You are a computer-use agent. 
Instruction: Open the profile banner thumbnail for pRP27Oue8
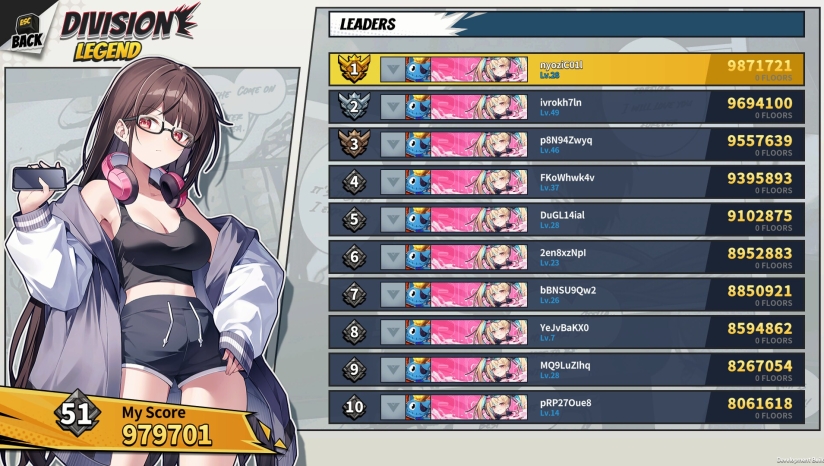tap(466, 408)
